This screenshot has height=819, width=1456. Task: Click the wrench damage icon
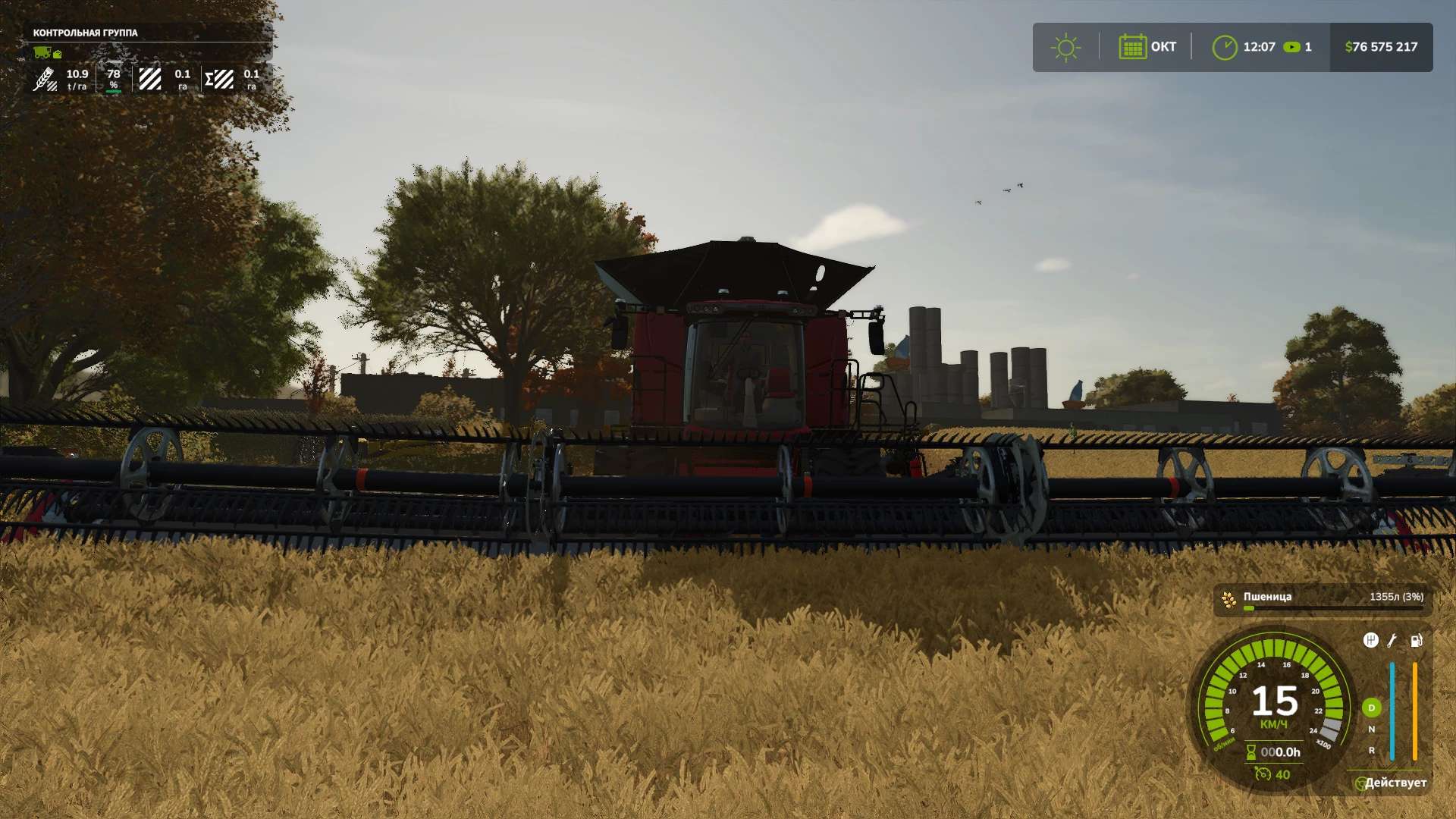(x=1392, y=641)
